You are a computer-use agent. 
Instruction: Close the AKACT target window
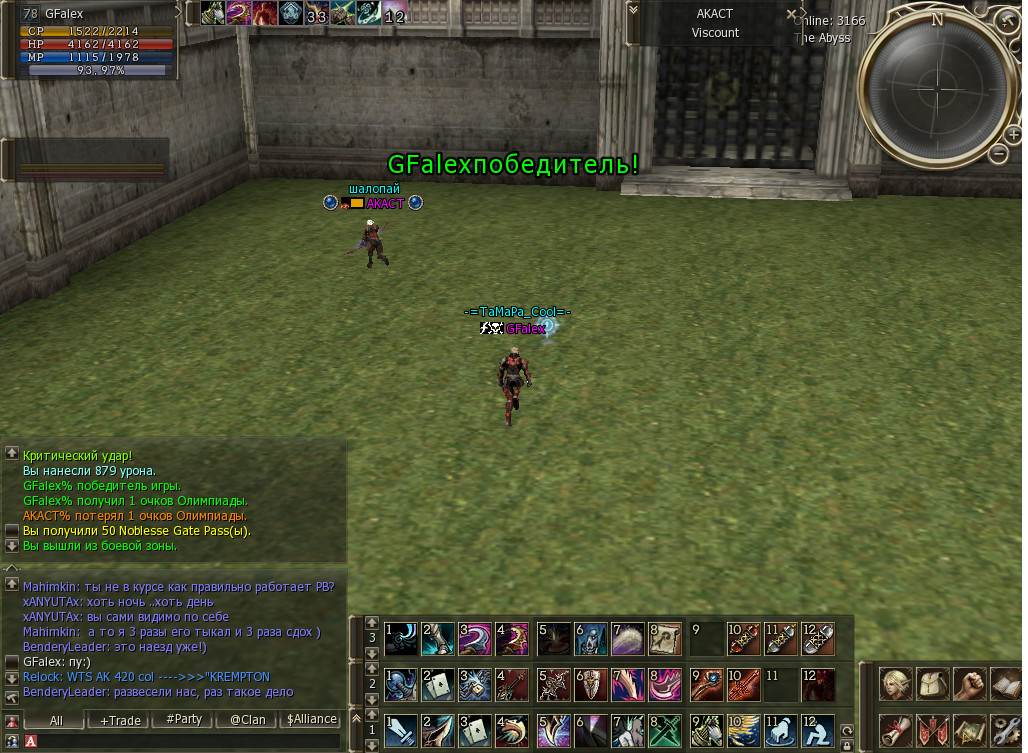[x=792, y=15]
